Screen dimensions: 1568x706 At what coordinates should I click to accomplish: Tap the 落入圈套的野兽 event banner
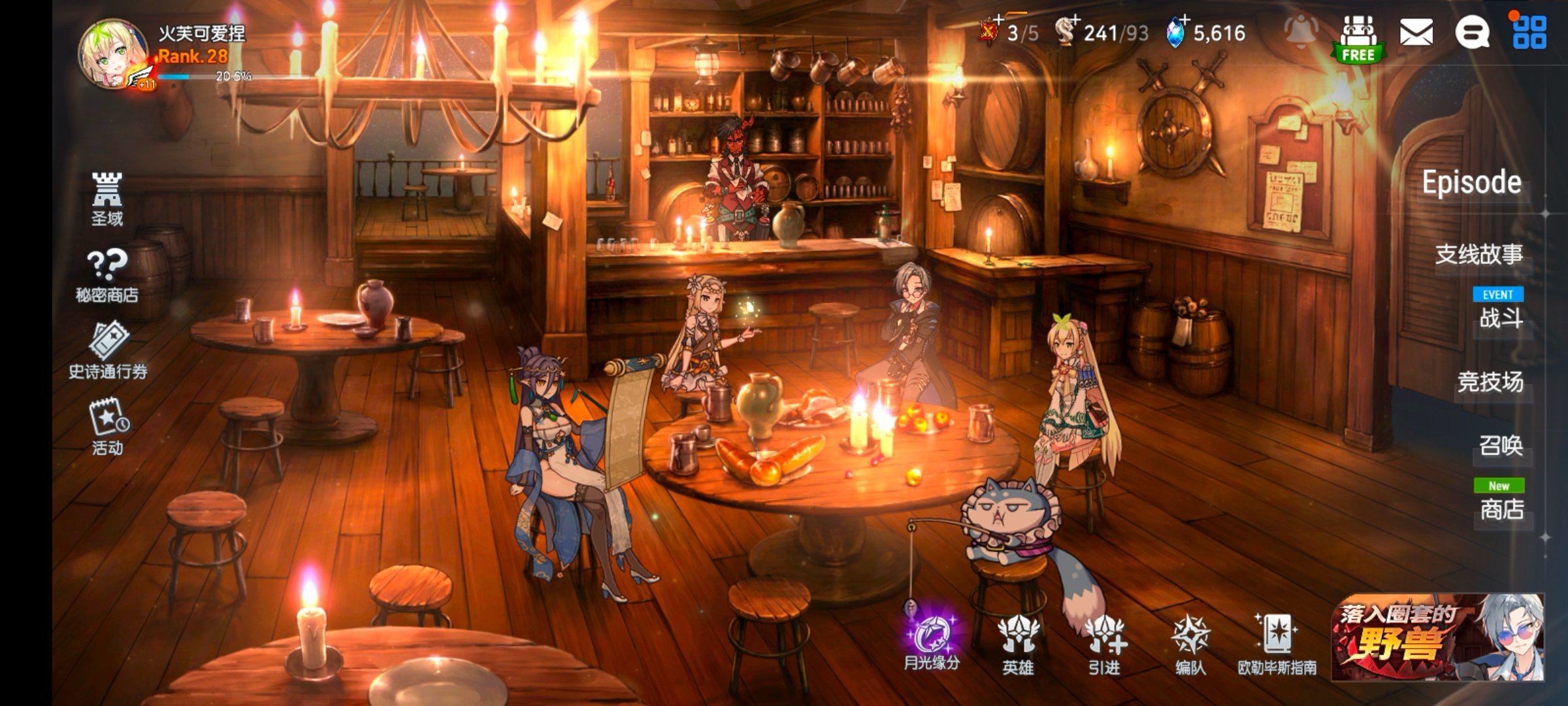[1437, 637]
